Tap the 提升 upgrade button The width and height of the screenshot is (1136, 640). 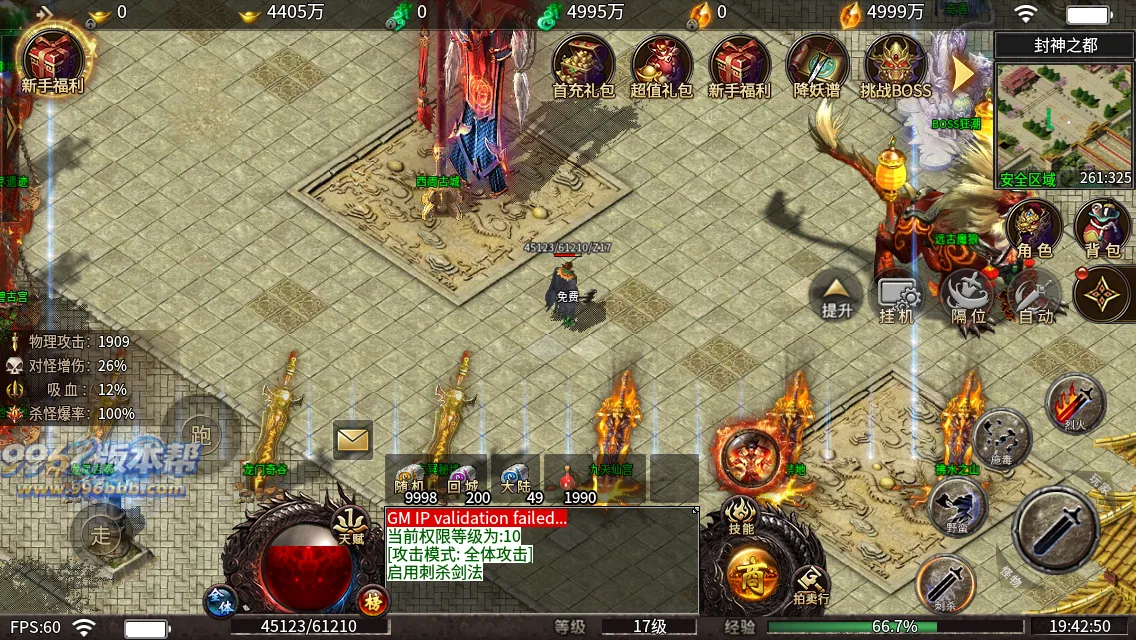tap(836, 295)
